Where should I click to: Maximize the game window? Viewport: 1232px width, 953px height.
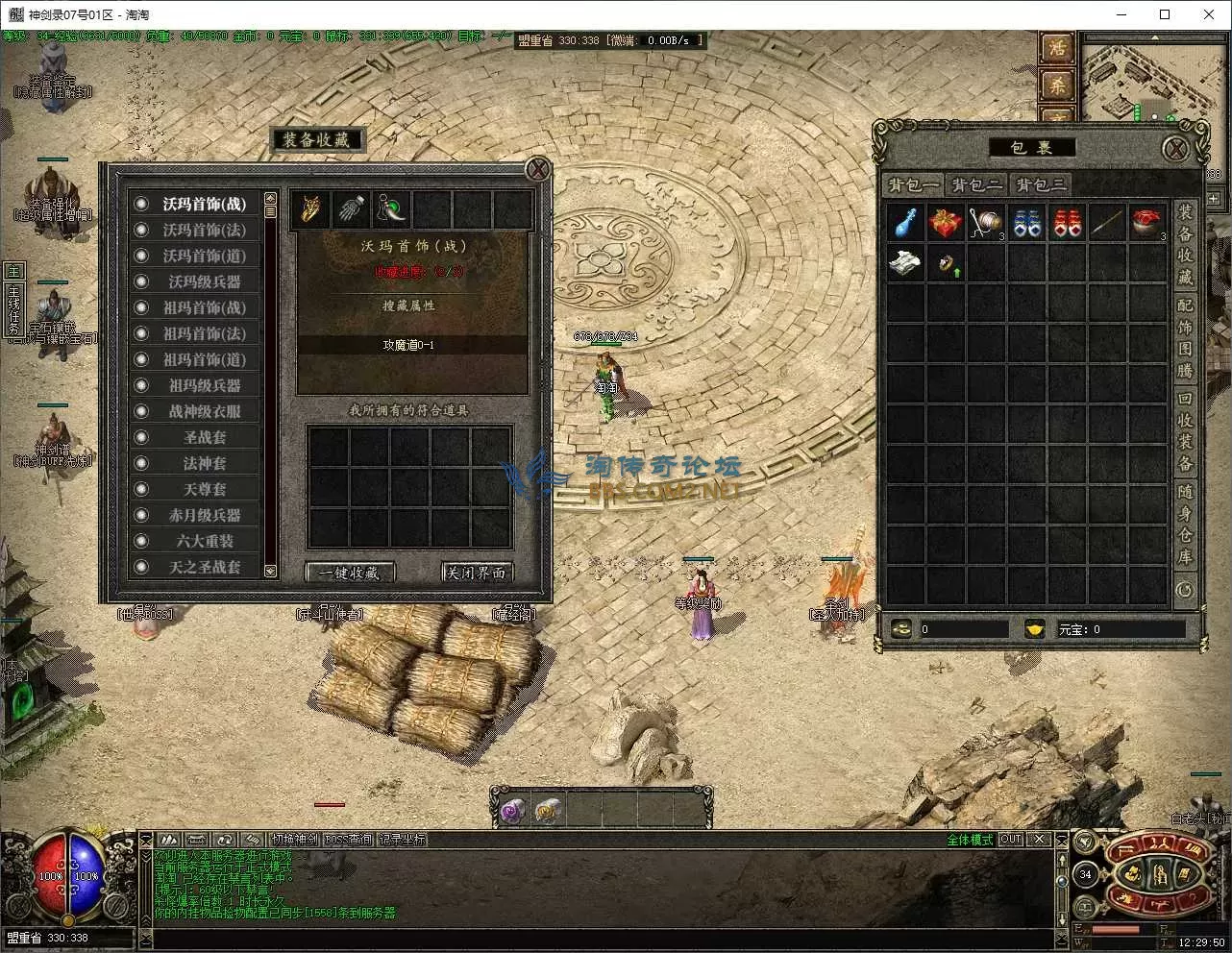(1165, 14)
